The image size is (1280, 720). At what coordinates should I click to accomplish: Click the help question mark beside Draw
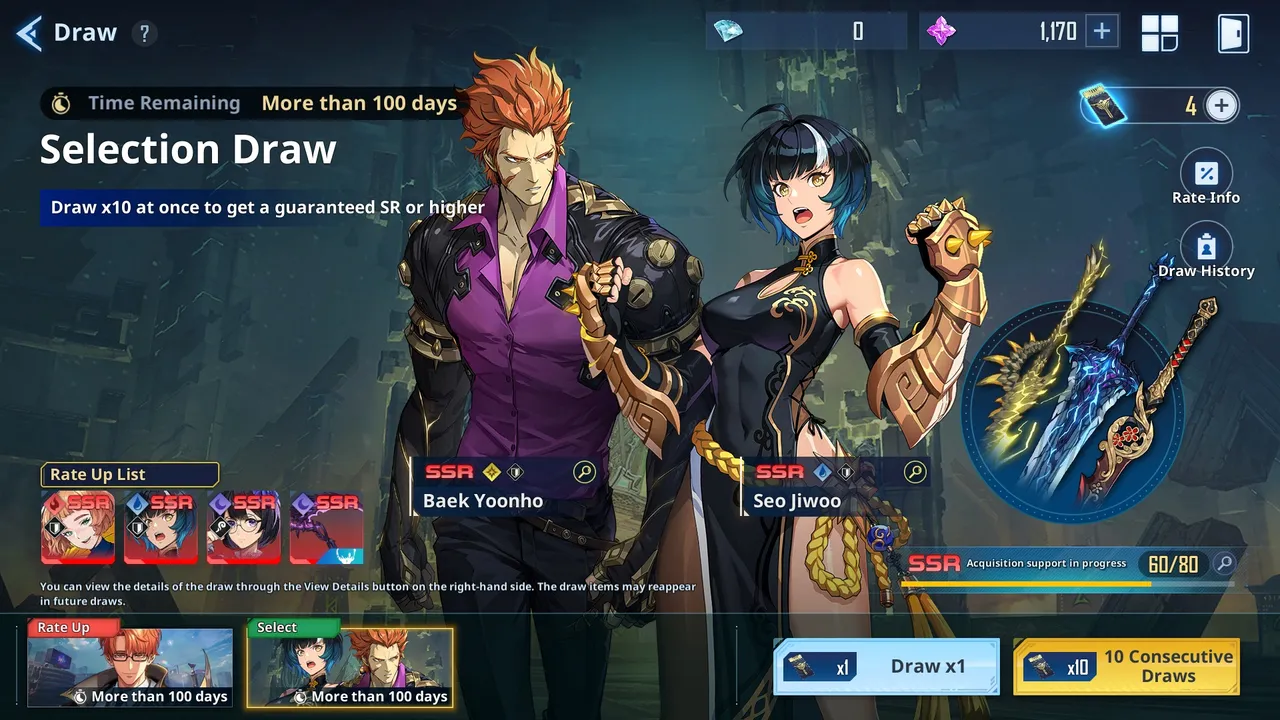(145, 32)
